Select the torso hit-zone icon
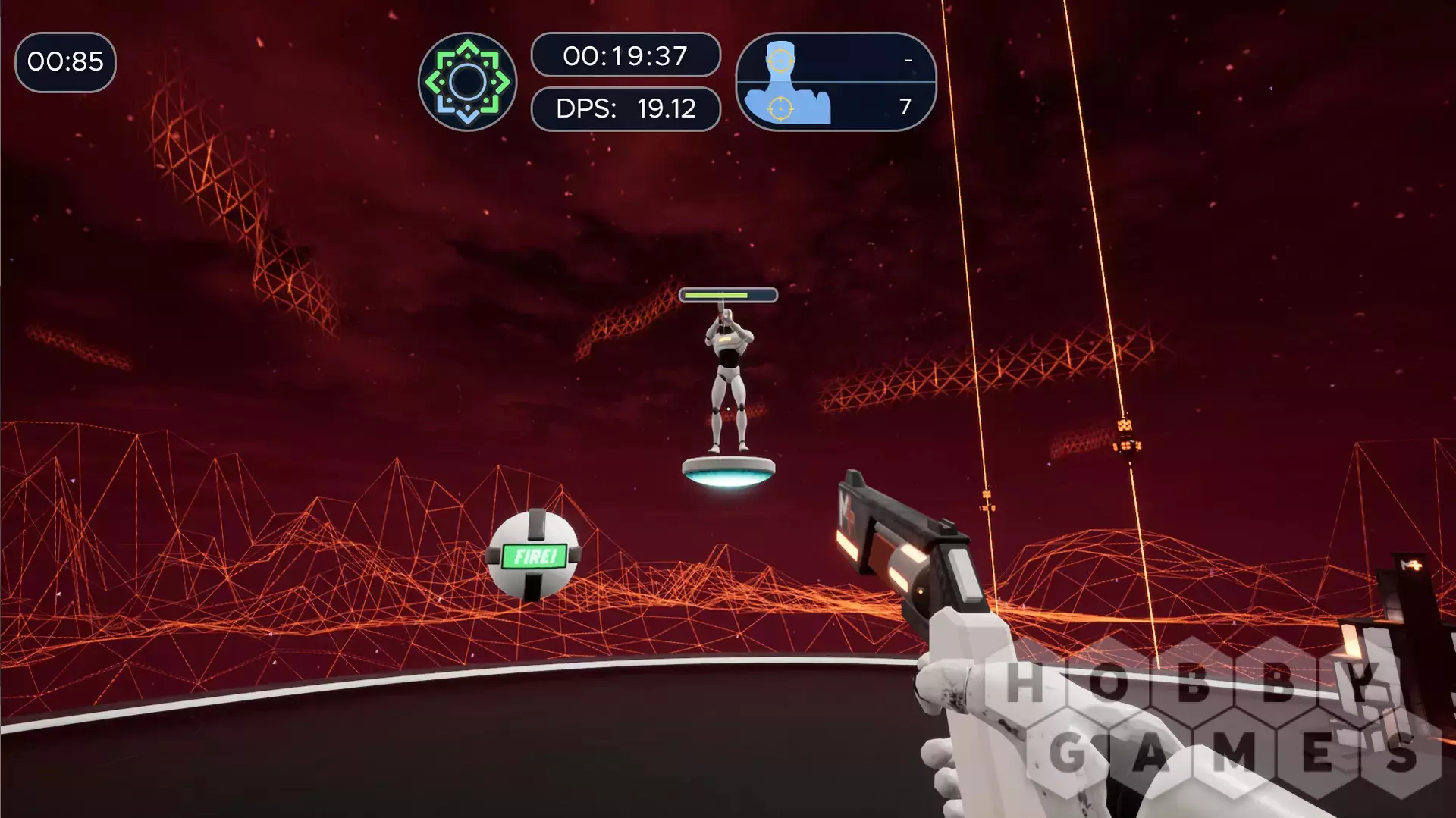The height and width of the screenshot is (818, 1456). [780, 108]
